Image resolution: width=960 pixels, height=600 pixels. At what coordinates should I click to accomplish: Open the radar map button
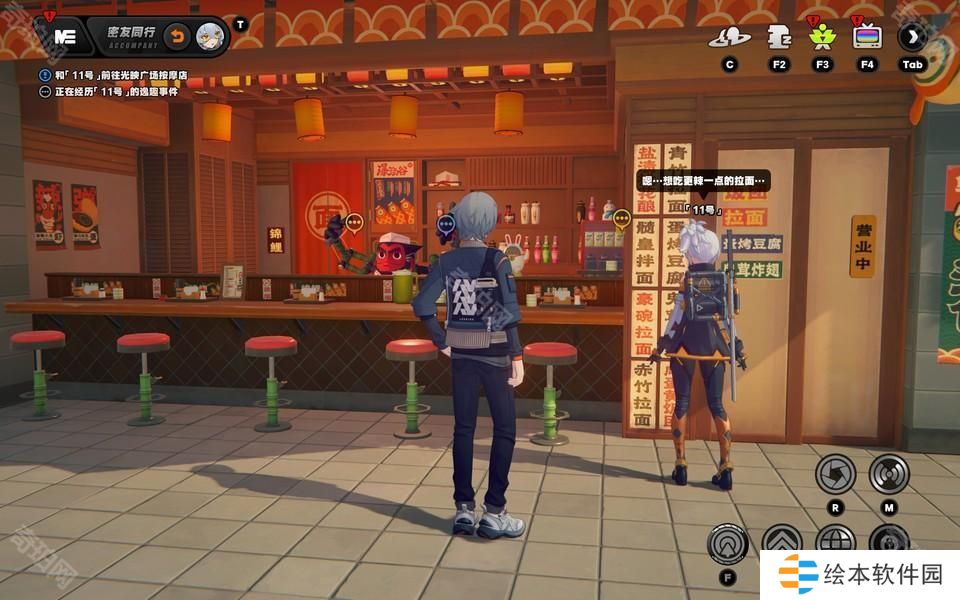click(889, 473)
